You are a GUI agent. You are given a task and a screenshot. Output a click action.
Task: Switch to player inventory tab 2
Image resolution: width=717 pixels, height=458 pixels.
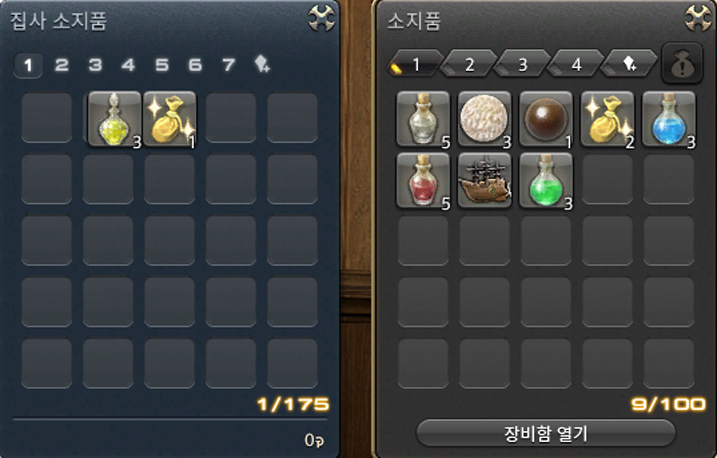coord(468,66)
